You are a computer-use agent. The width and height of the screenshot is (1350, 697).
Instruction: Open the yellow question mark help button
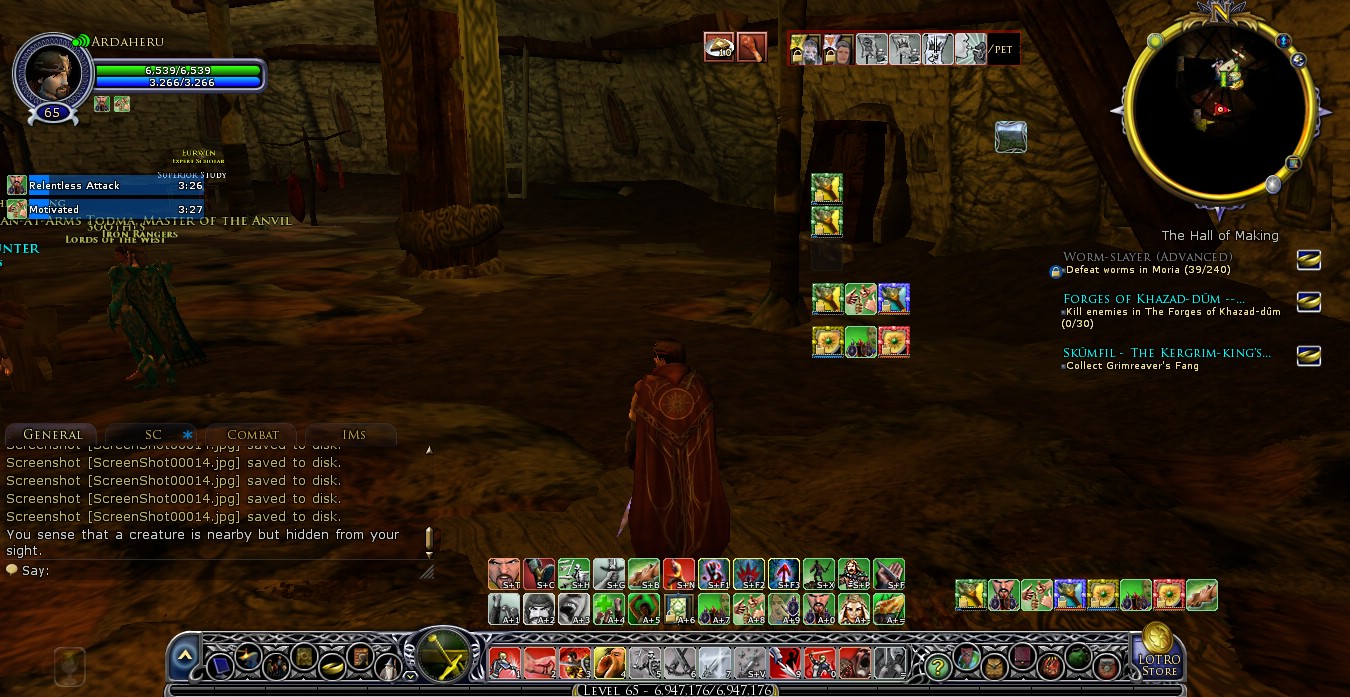tap(936, 663)
